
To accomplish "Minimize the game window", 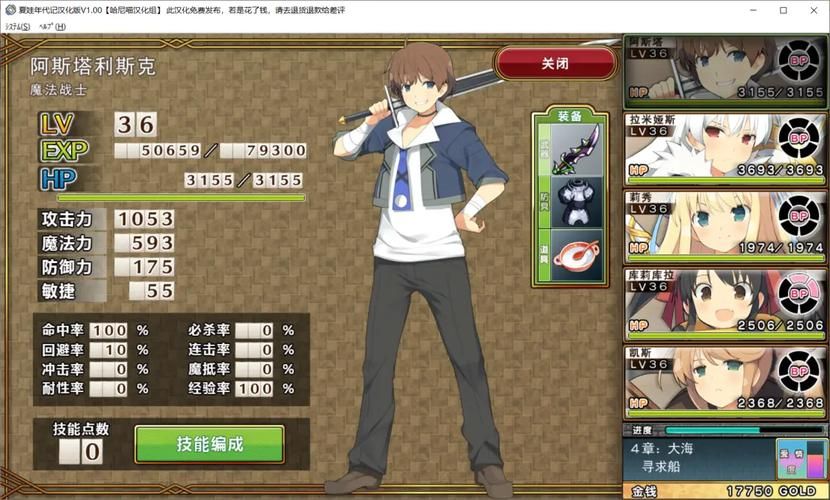I will tap(740, 10).
